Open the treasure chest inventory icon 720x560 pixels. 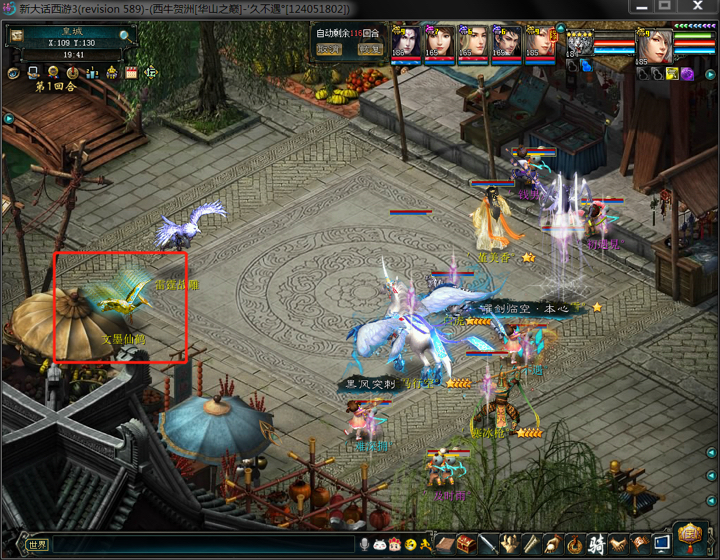click(x=466, y=544)
